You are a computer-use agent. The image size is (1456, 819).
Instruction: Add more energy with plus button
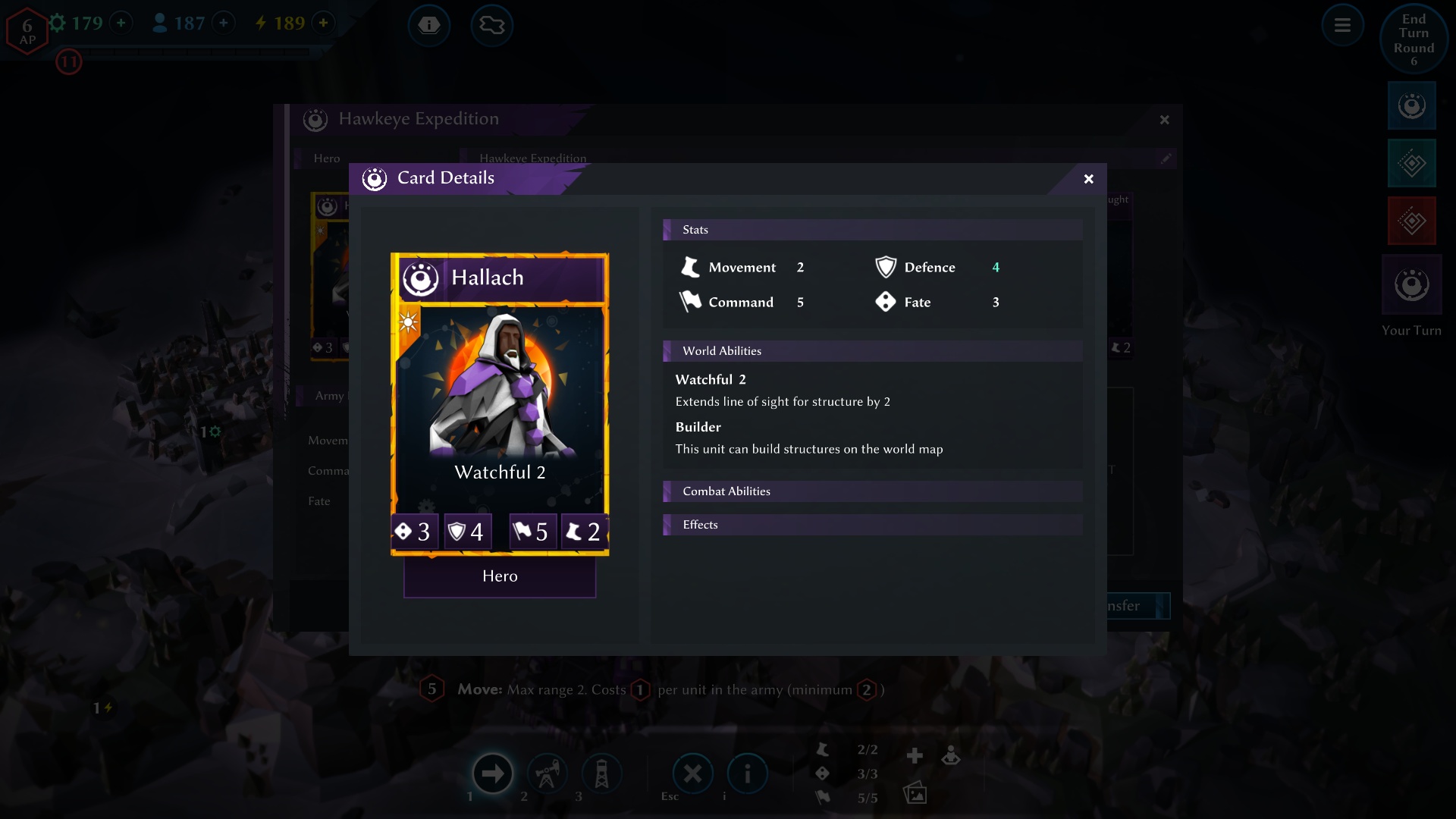point(323,23)
